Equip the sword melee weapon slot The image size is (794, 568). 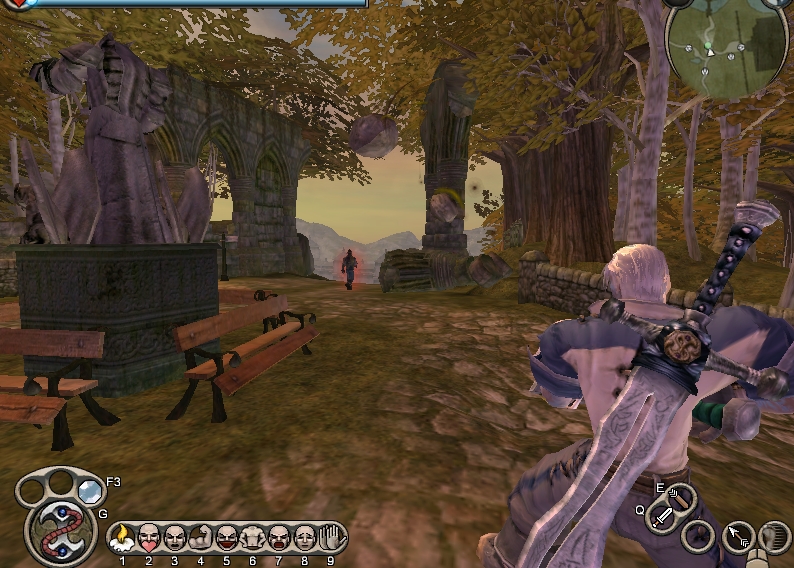pyautogui.click(x=662, y=517)
